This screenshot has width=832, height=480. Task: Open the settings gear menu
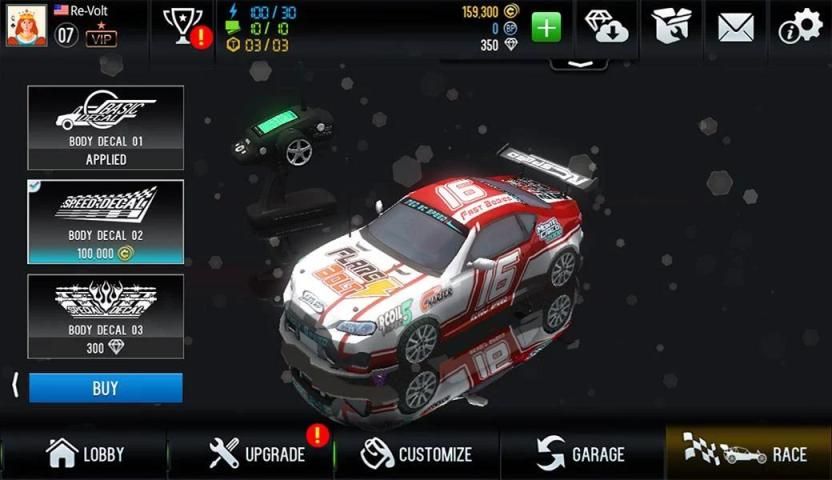click(800, 27)
